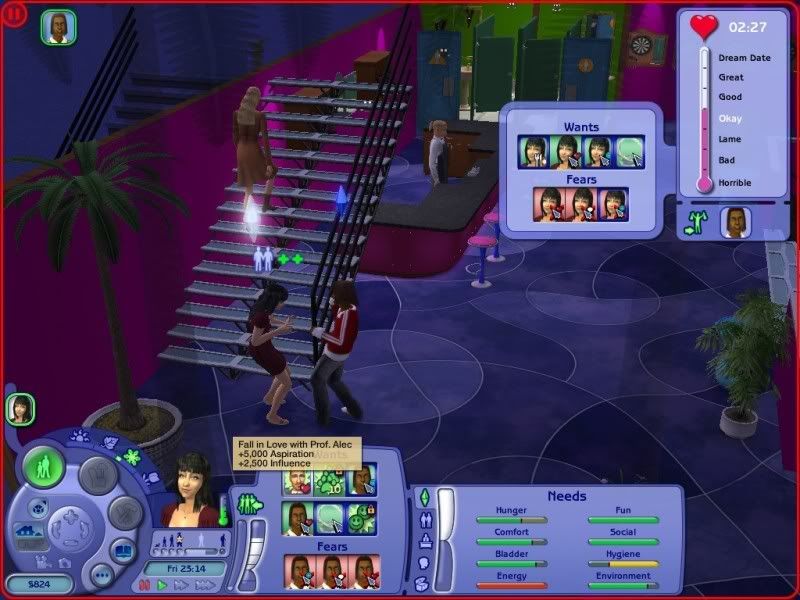Click the date partner's portrait under meter

coord(737,222)
